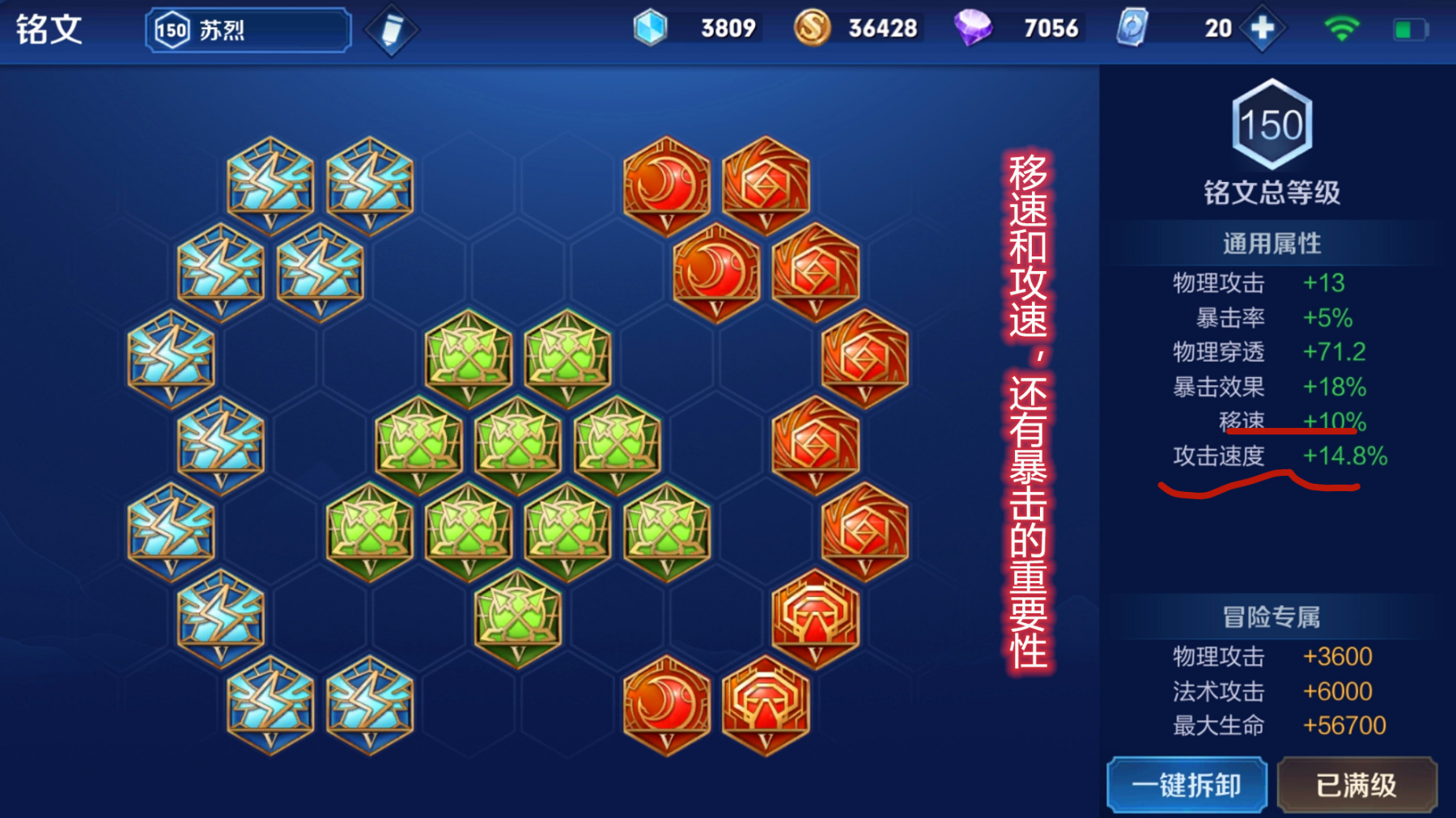Click the rune fragment icon near the counter

click(1134, 28)
